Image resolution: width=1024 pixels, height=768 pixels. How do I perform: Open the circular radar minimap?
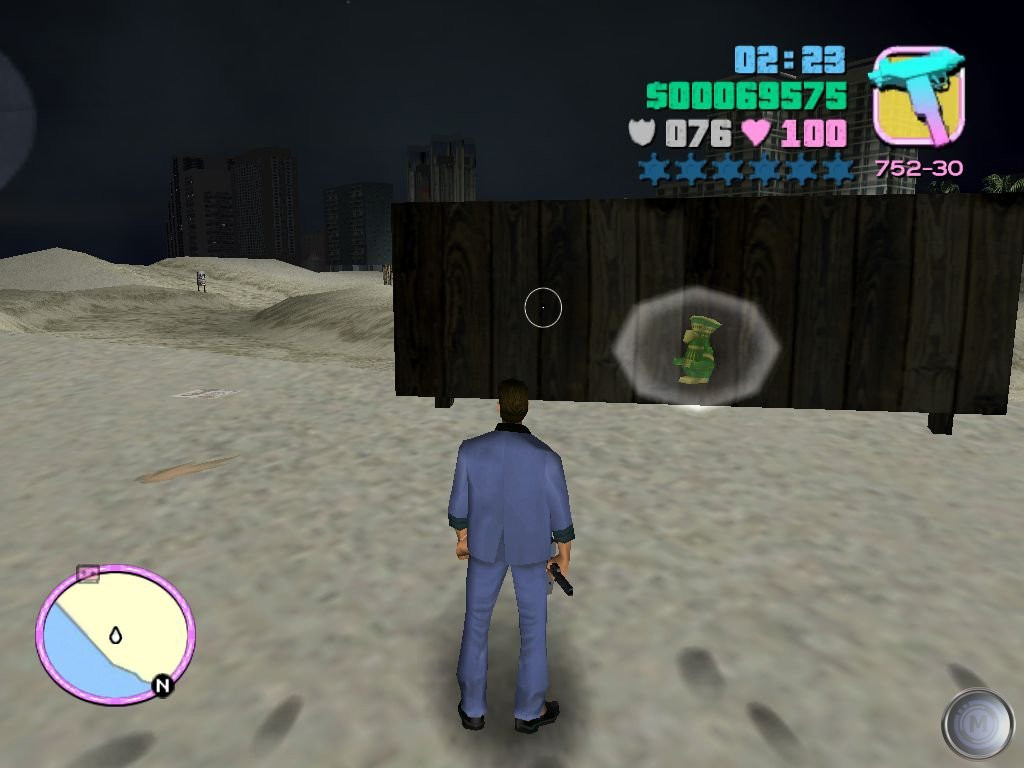[x=114, y=633]
